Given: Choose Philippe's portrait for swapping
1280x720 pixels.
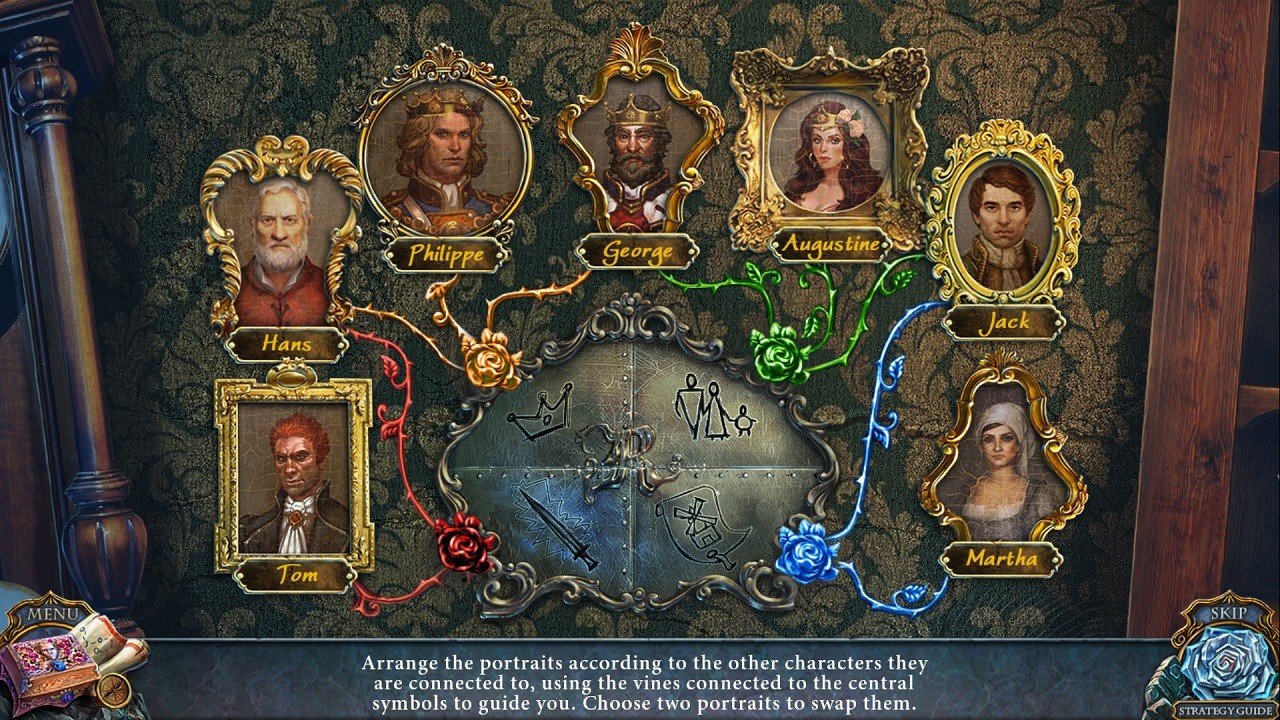Looking at the screenshot, I should click(x=448, y=155).
